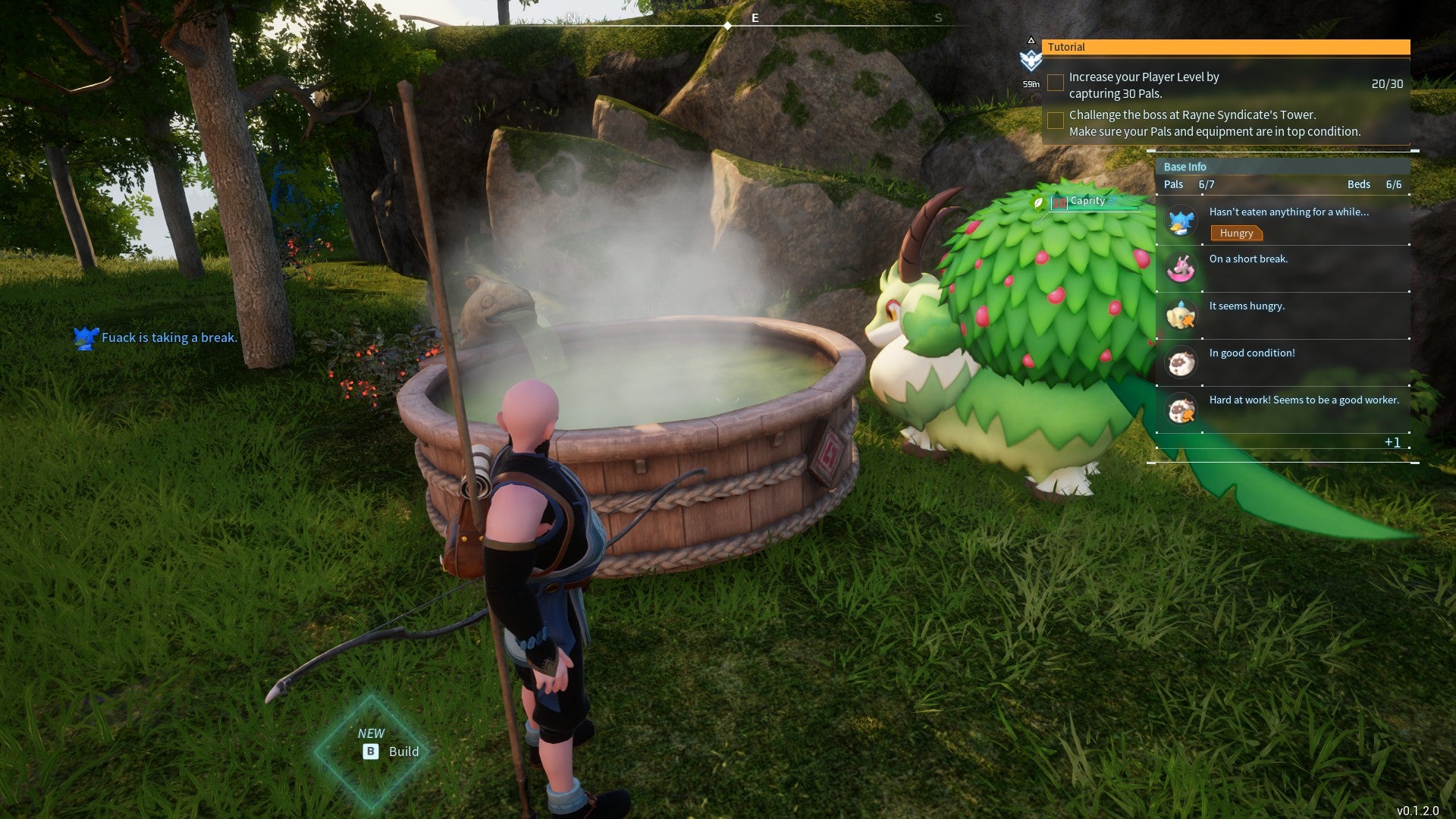Check the Rayne Syndicate's Tower challenge checkbox

point(1055,120)
